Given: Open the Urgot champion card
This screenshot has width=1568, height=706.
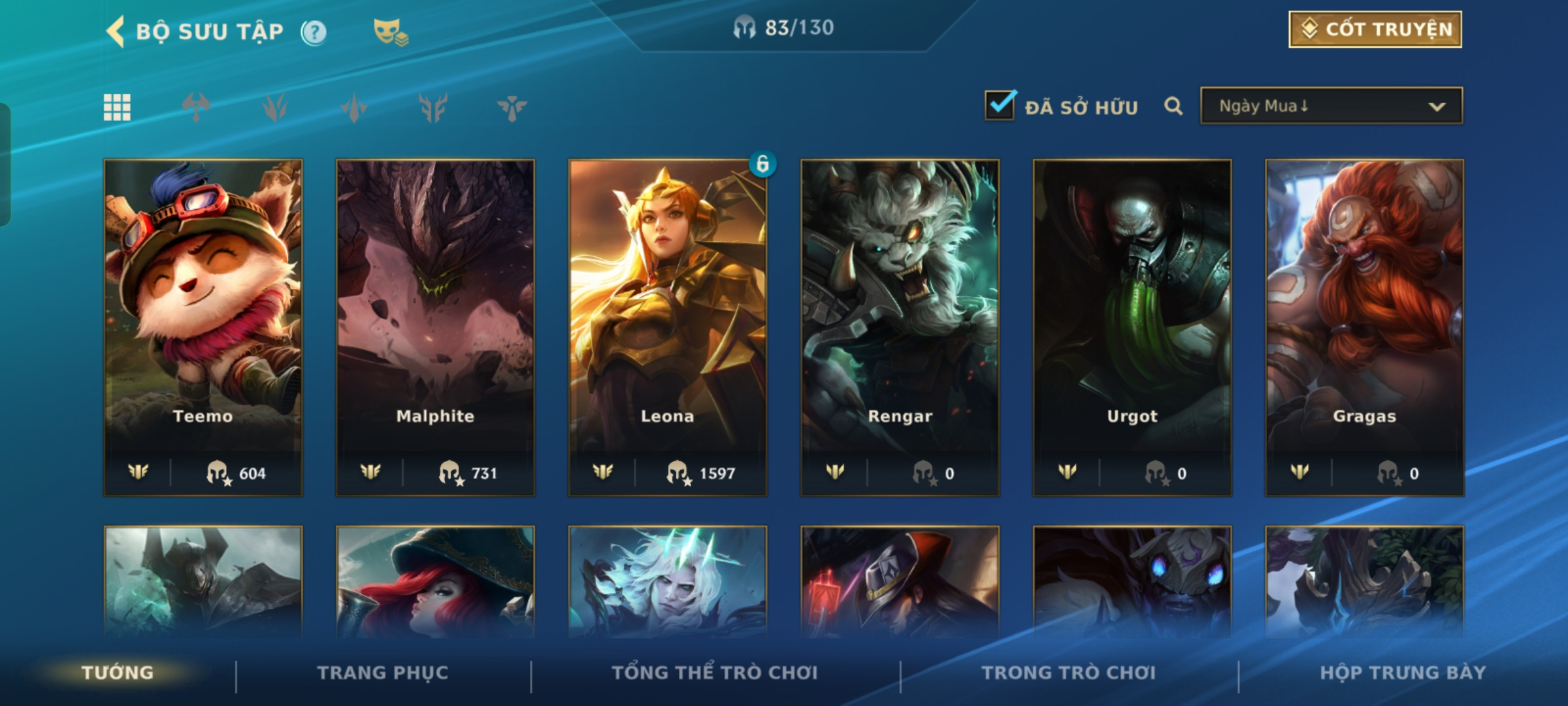Looking at the screenshot, I should [x=1132, y=327].
